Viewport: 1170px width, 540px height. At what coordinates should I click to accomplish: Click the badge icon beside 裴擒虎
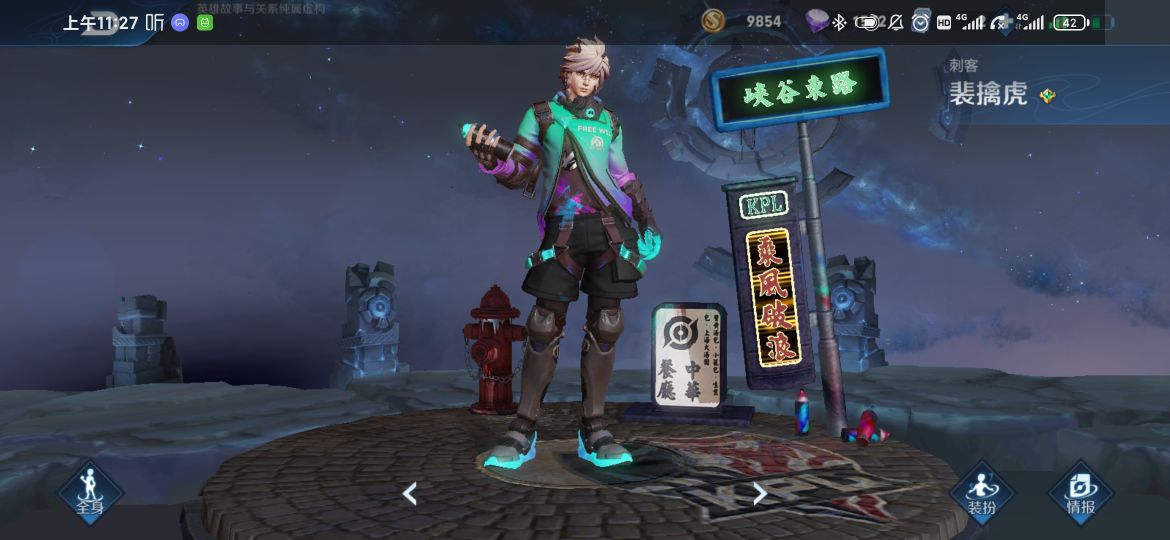coord(1047,96)
